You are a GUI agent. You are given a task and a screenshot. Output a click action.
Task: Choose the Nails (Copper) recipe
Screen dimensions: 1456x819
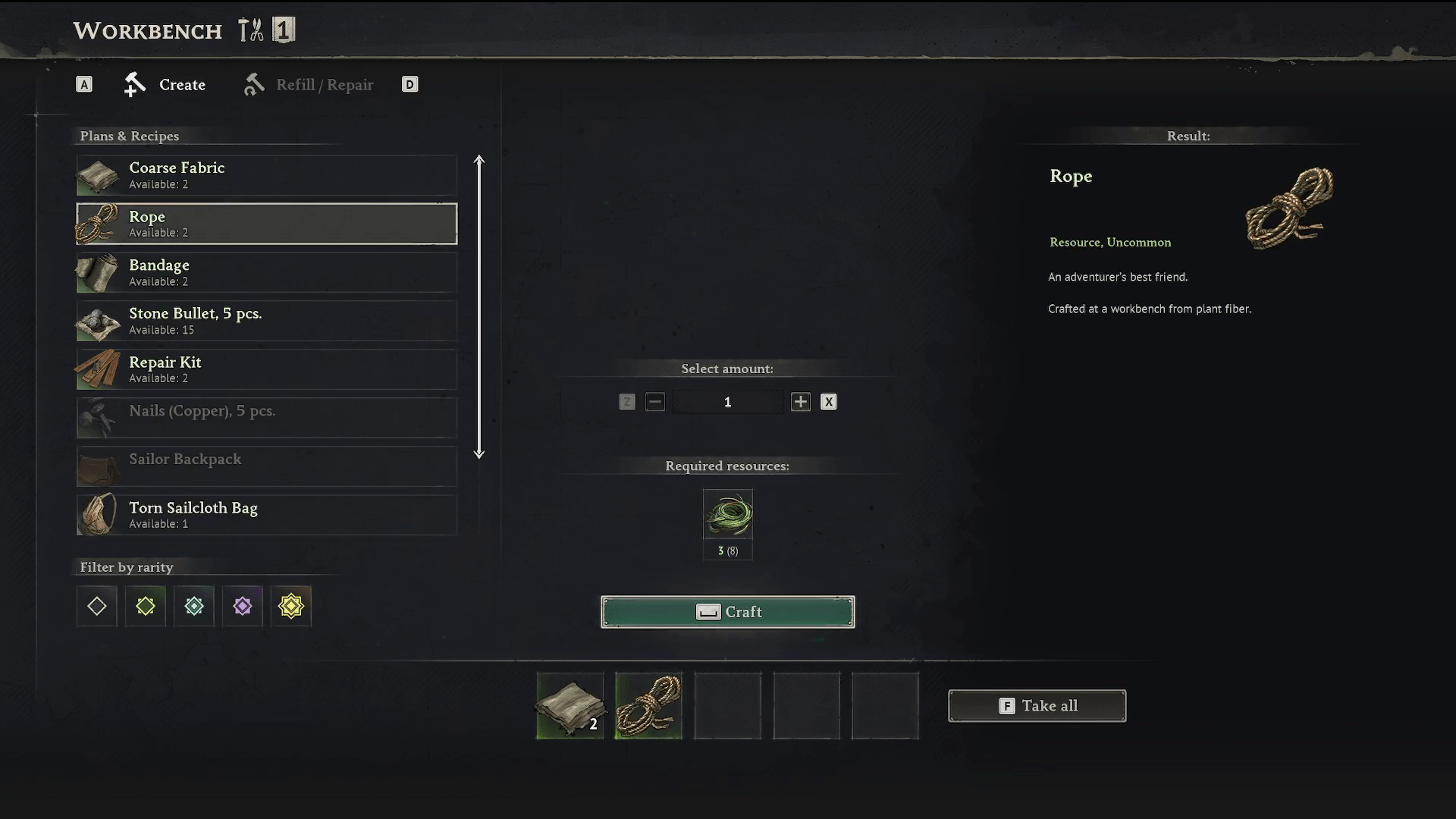266,418
